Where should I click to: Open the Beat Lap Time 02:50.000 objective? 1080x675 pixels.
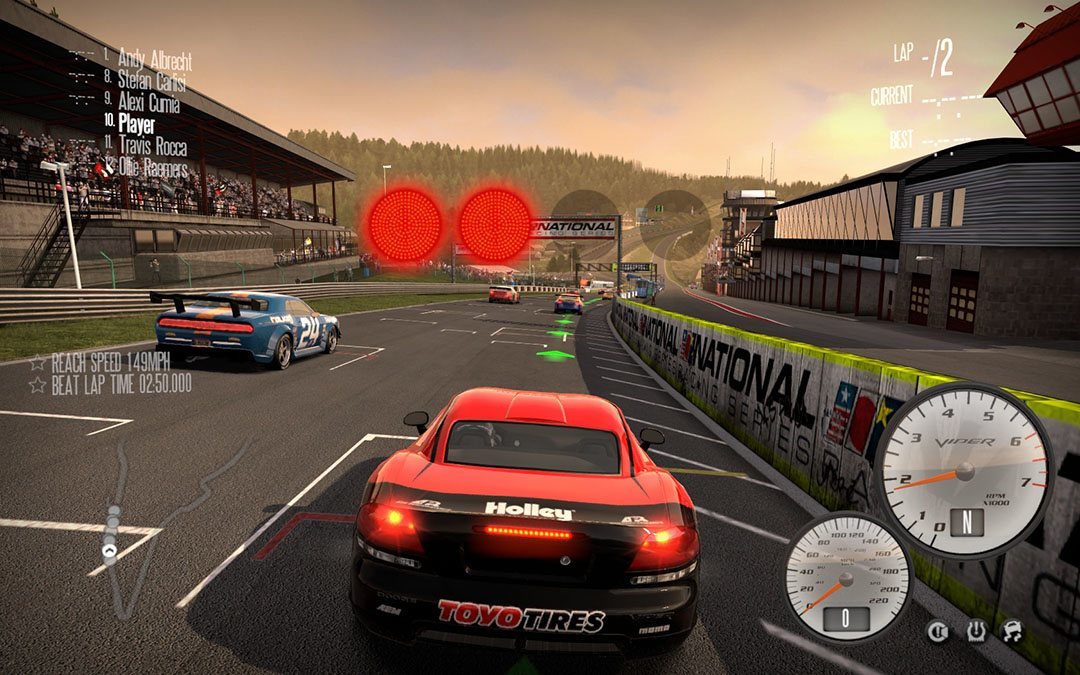click(x=119, y=382)
